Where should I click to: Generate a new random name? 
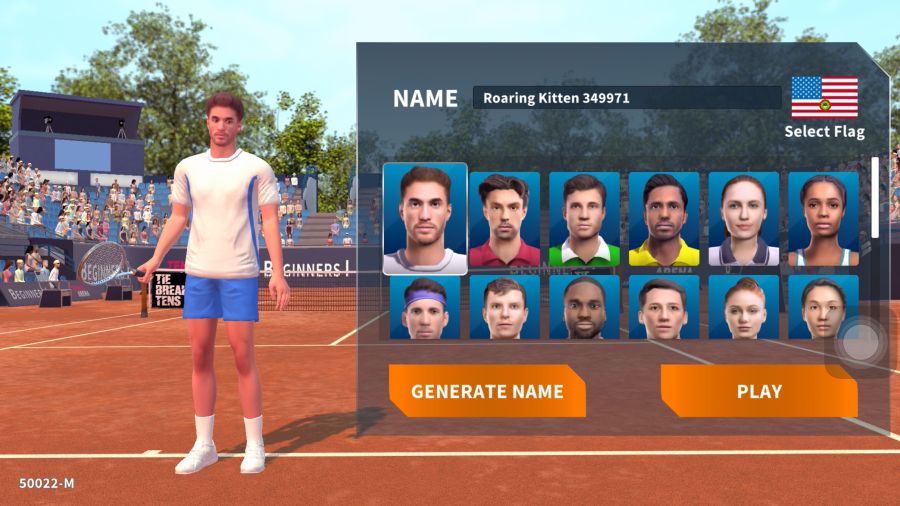point(487,391)
